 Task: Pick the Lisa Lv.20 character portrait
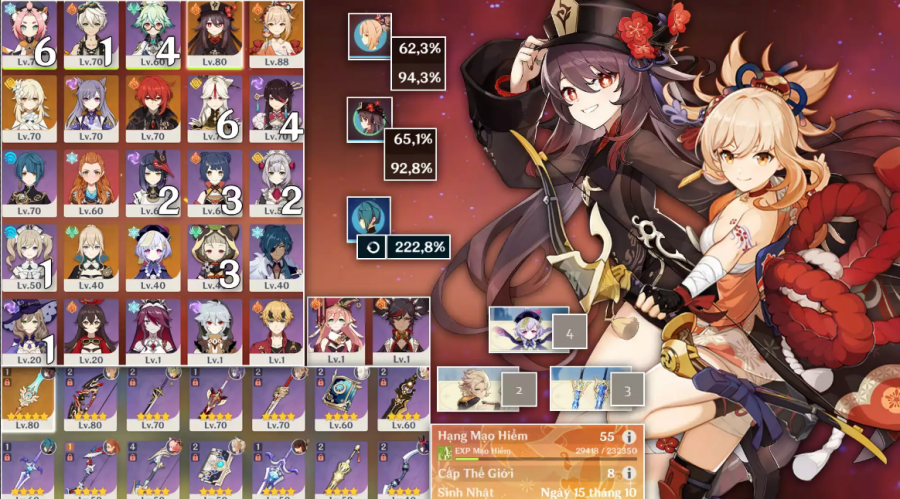click(31, 329)
